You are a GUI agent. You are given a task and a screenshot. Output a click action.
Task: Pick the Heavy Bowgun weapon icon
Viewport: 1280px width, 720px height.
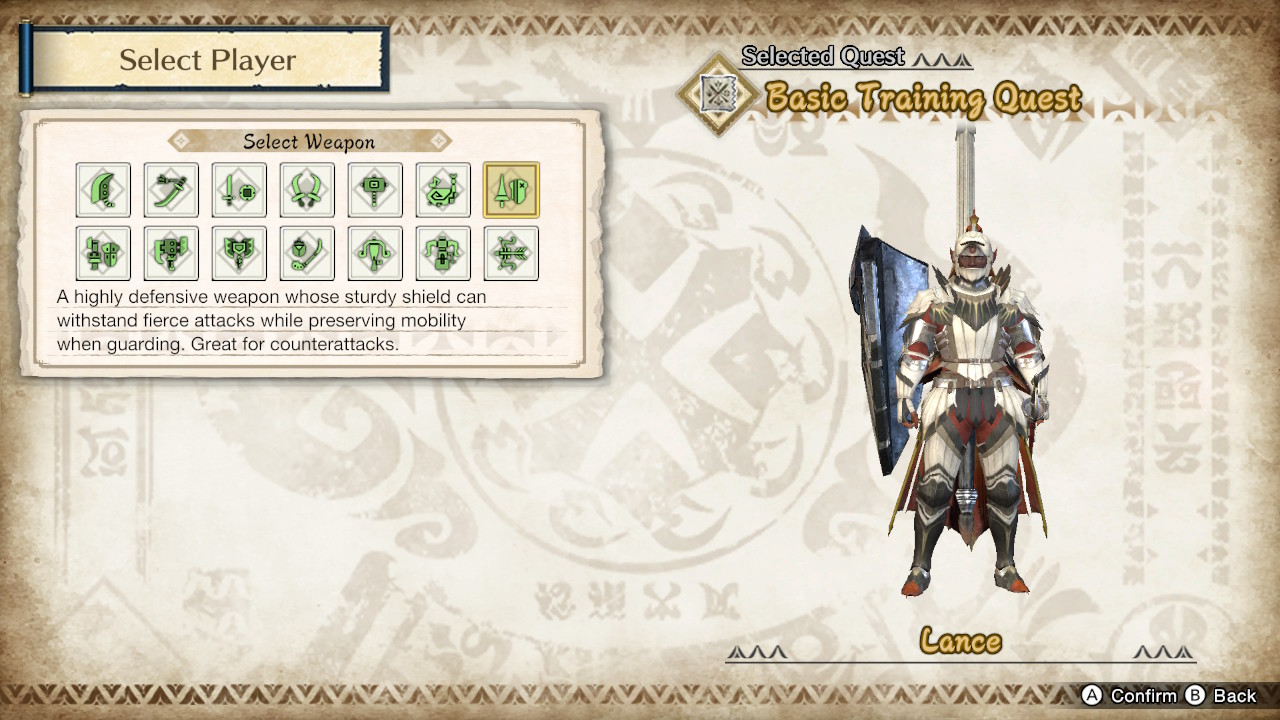click(443, 253)
